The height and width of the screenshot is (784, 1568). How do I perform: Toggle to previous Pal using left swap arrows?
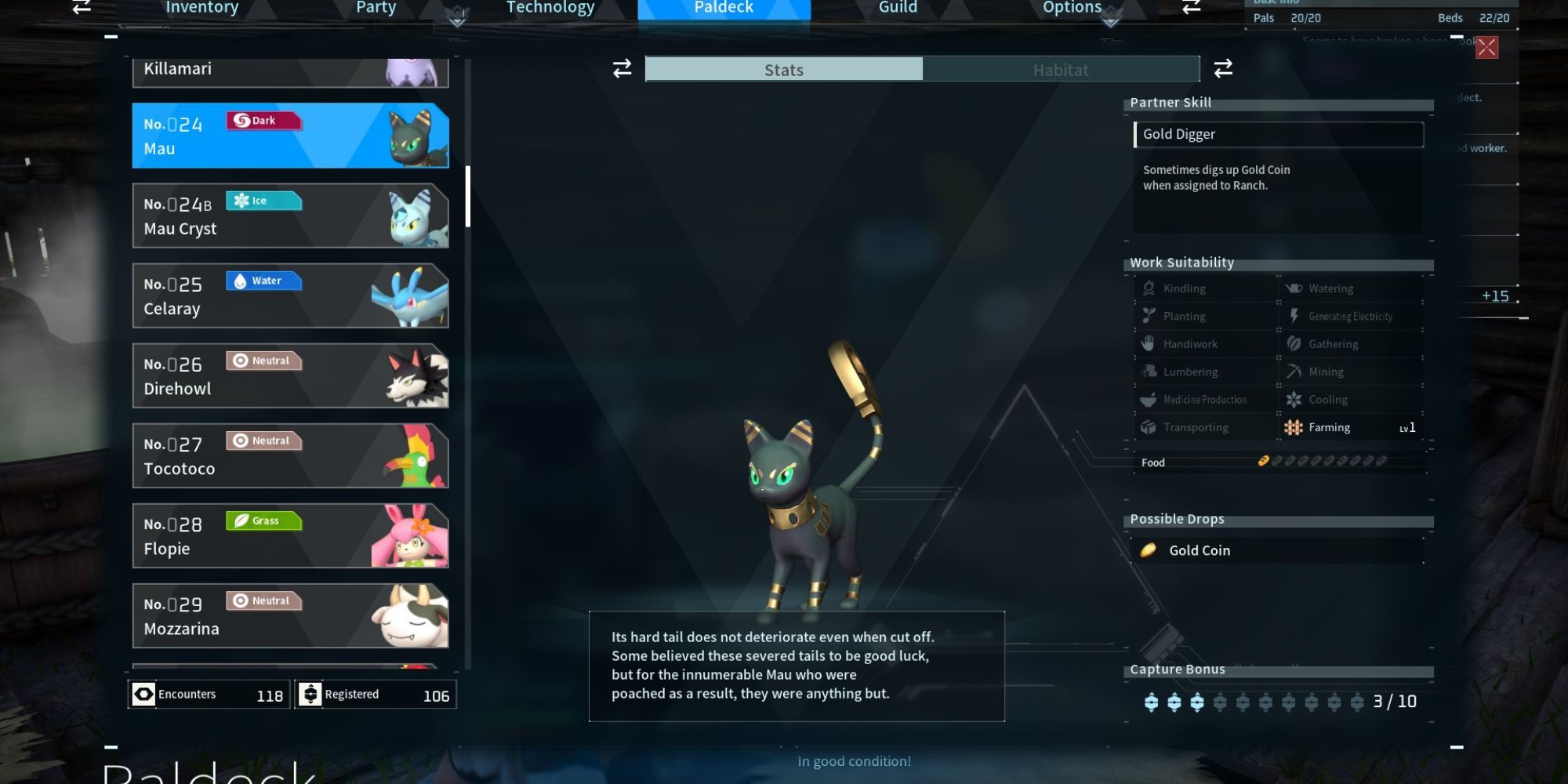pyautogui.click(x=621, y=69)
